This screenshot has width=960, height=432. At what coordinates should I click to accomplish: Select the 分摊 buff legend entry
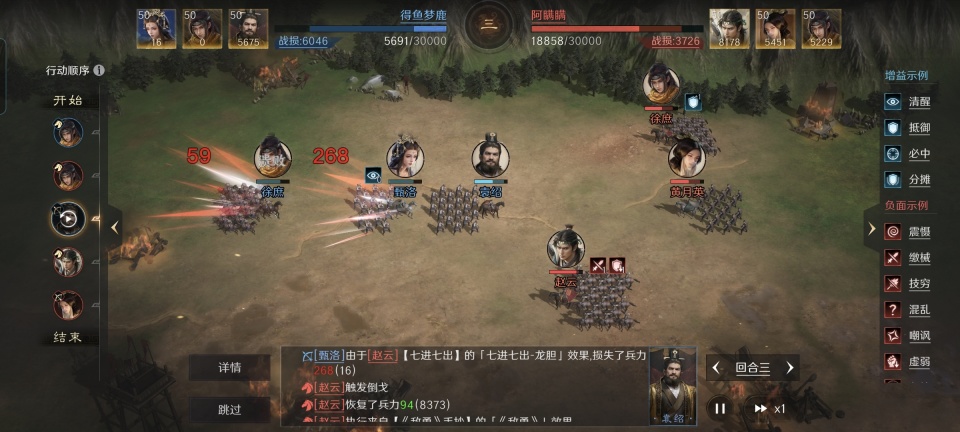(x=907, y=180)
